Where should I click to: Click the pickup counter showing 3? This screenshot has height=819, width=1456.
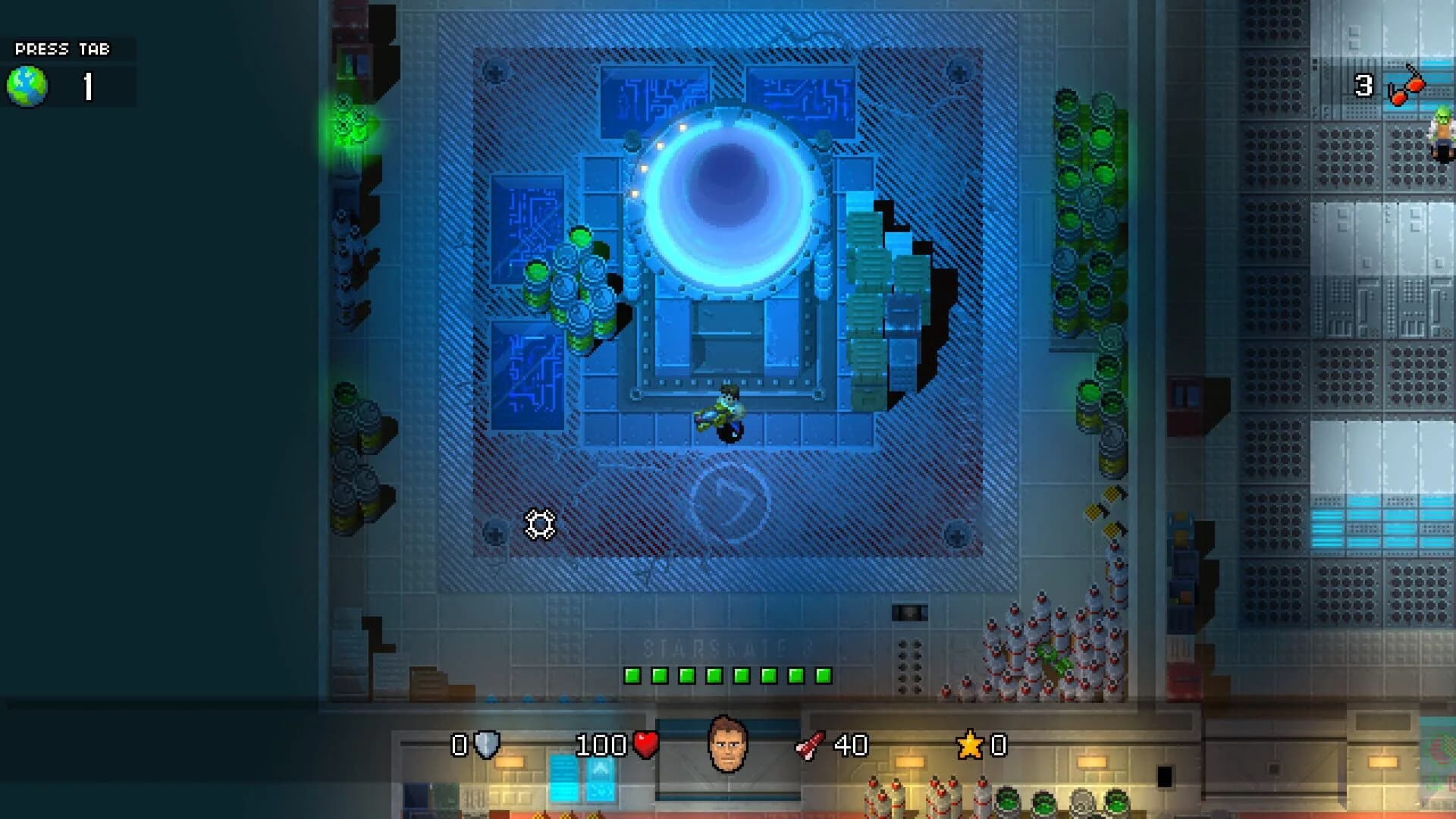click(x=1363, y=85)
